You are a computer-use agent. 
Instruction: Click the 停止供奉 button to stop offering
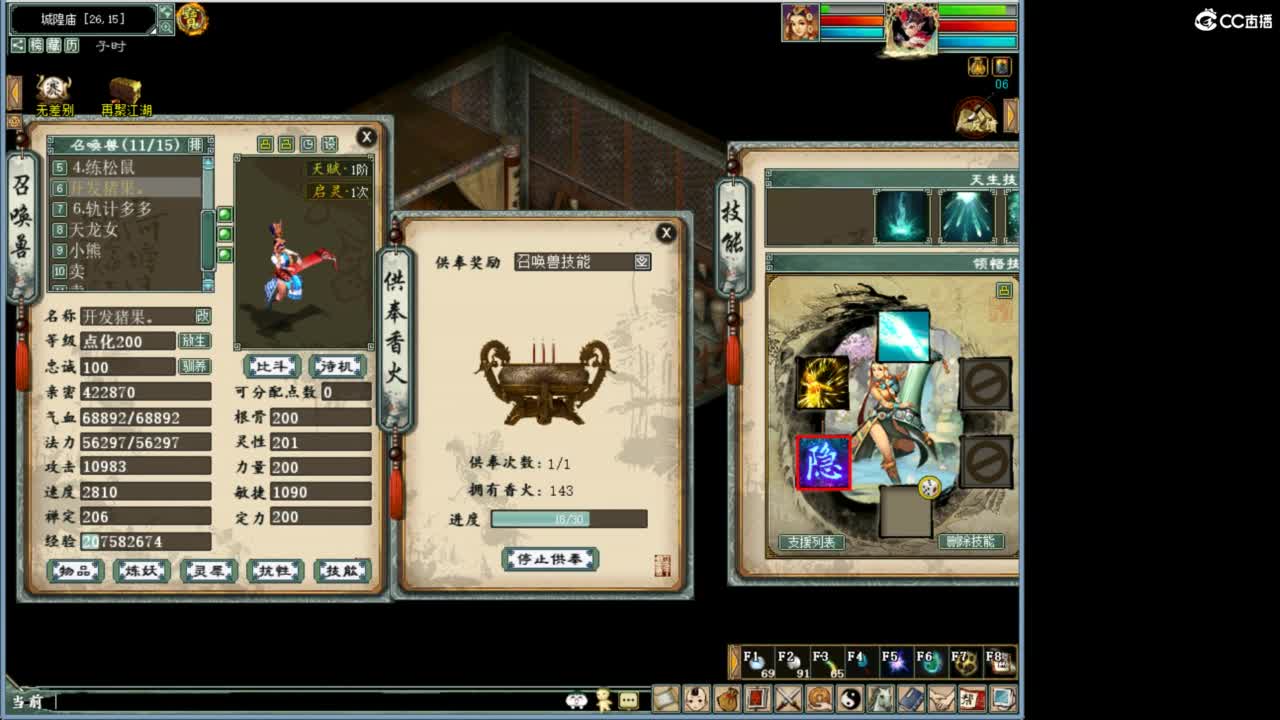click(549, 559)
